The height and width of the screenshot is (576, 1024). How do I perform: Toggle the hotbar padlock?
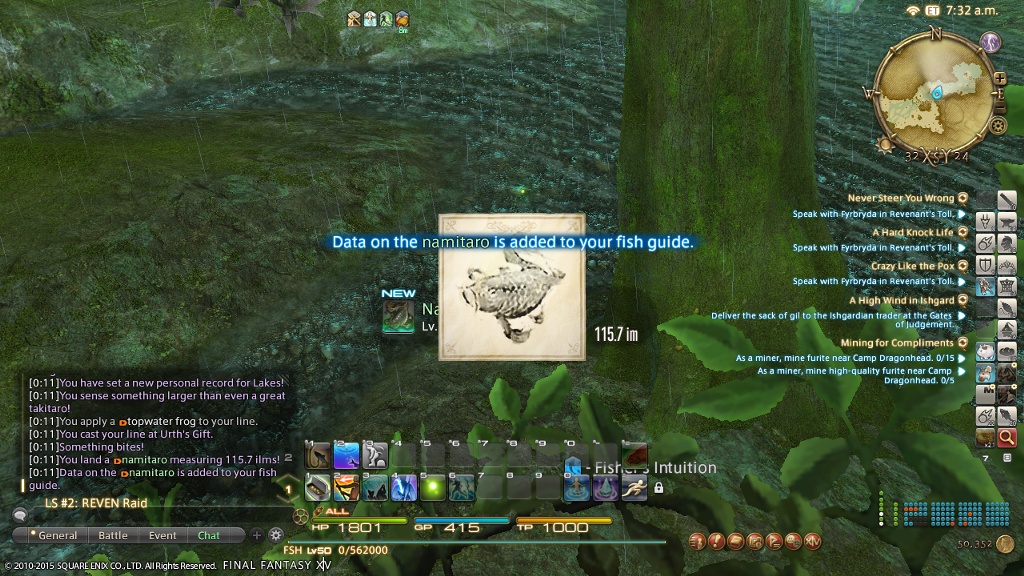click(x=658, y=488)
